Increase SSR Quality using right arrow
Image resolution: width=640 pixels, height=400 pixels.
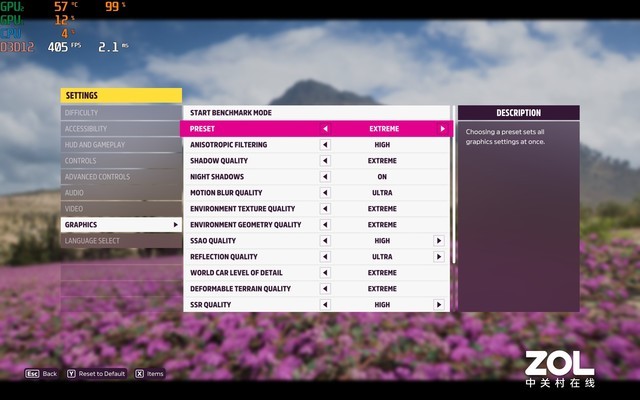438,305
